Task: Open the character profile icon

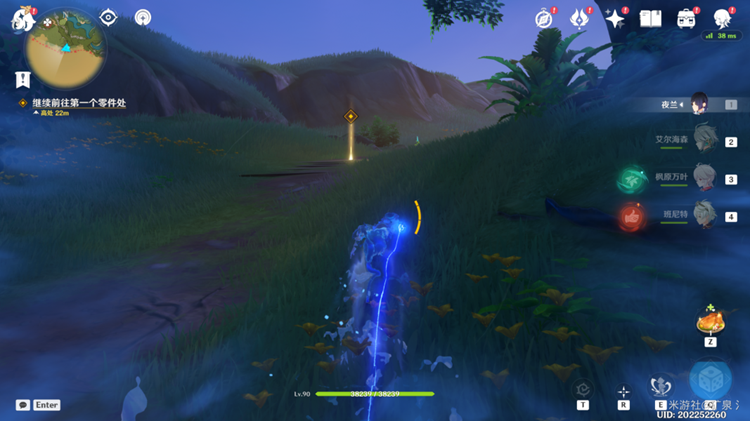Action: (x=723, y=18)
